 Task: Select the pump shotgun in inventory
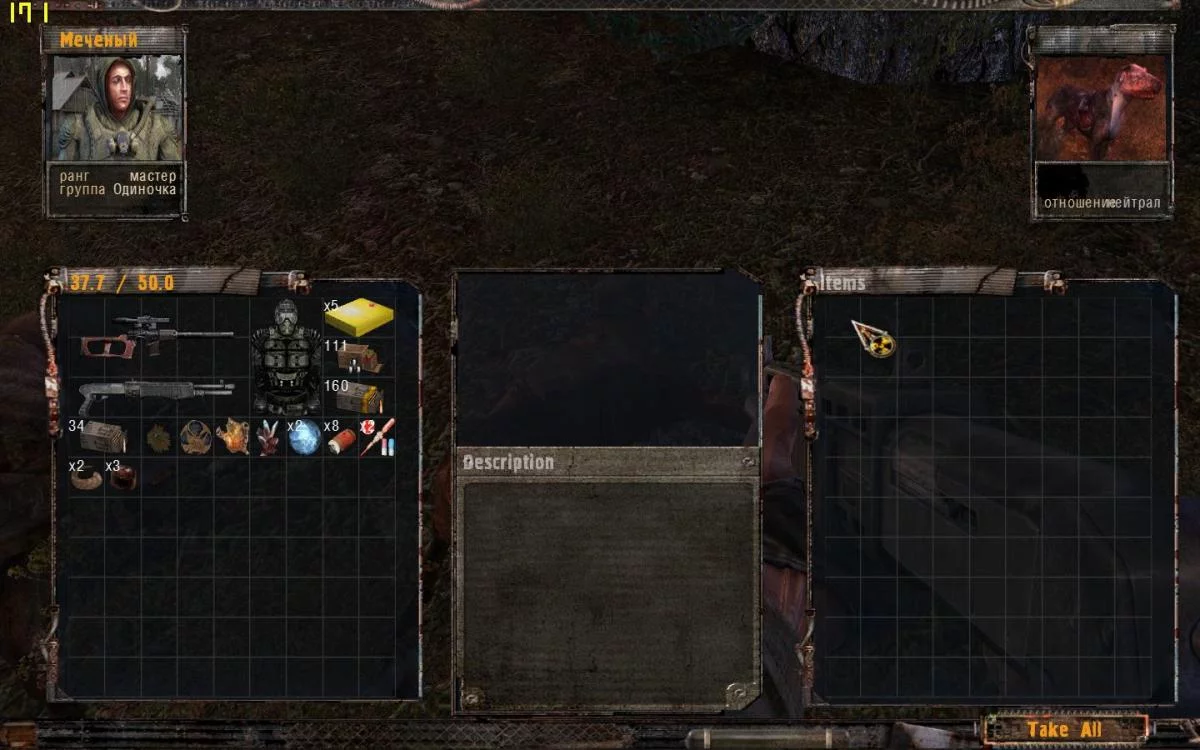click(x=155, y=393)
